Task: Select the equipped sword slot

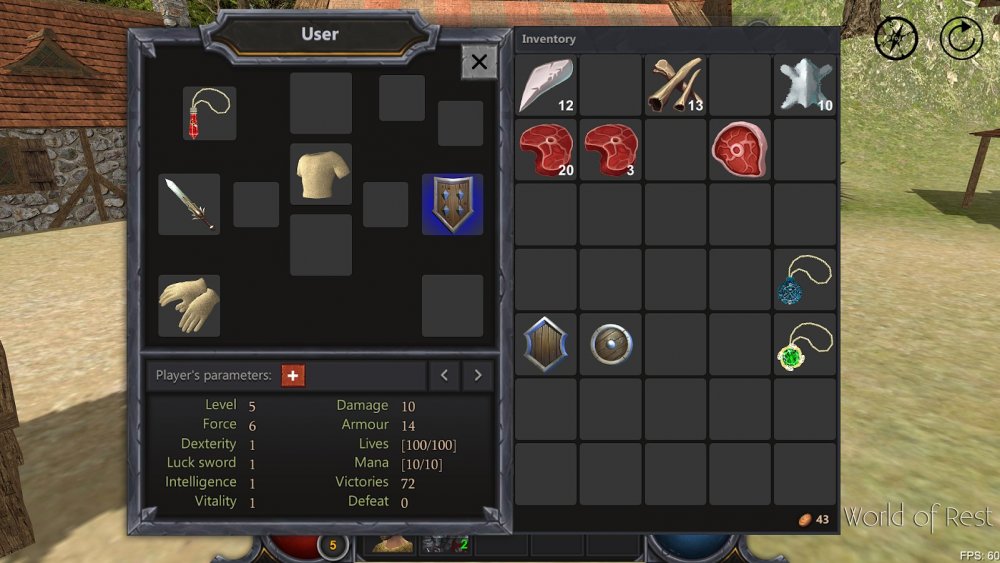Action: [x=189, y=204]
